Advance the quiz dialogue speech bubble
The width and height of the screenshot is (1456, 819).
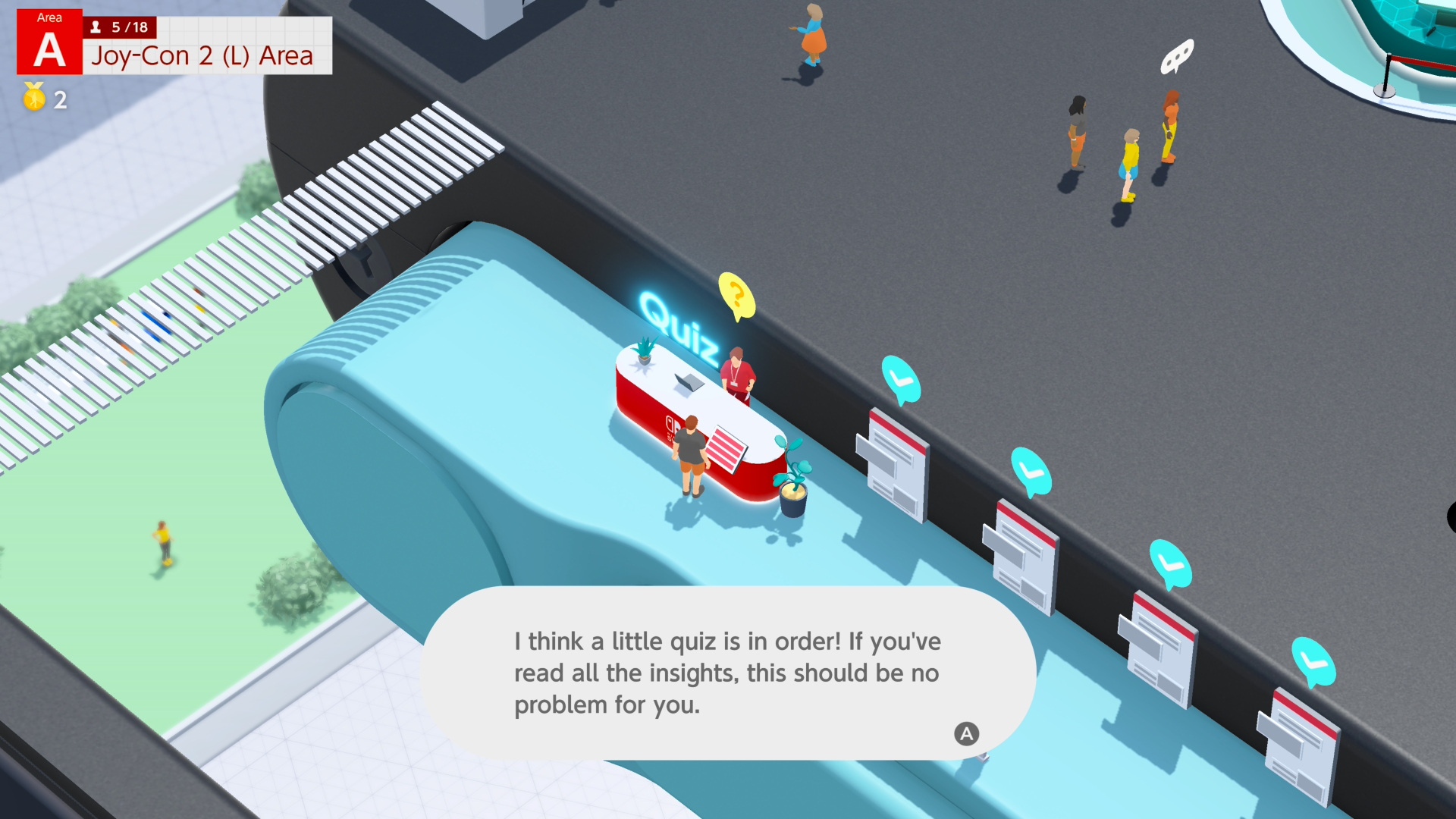tap(965, 733)
